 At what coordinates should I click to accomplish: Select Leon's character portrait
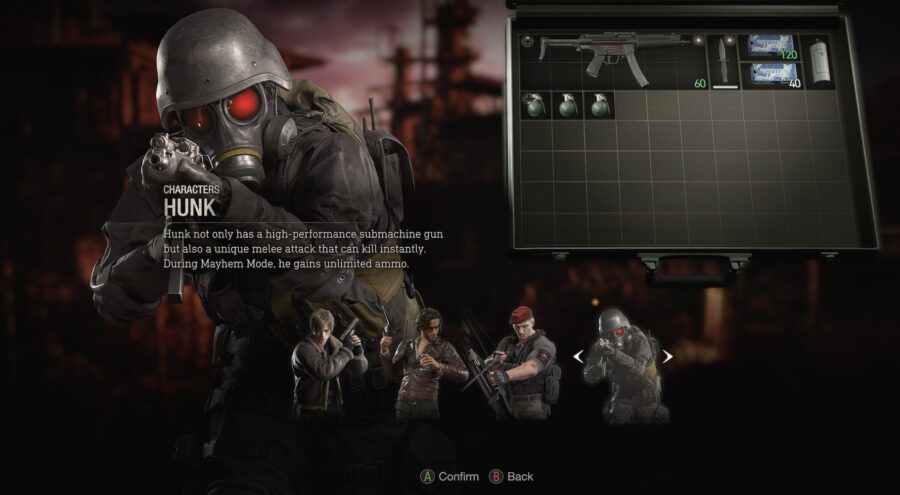(x=318, y=362)
